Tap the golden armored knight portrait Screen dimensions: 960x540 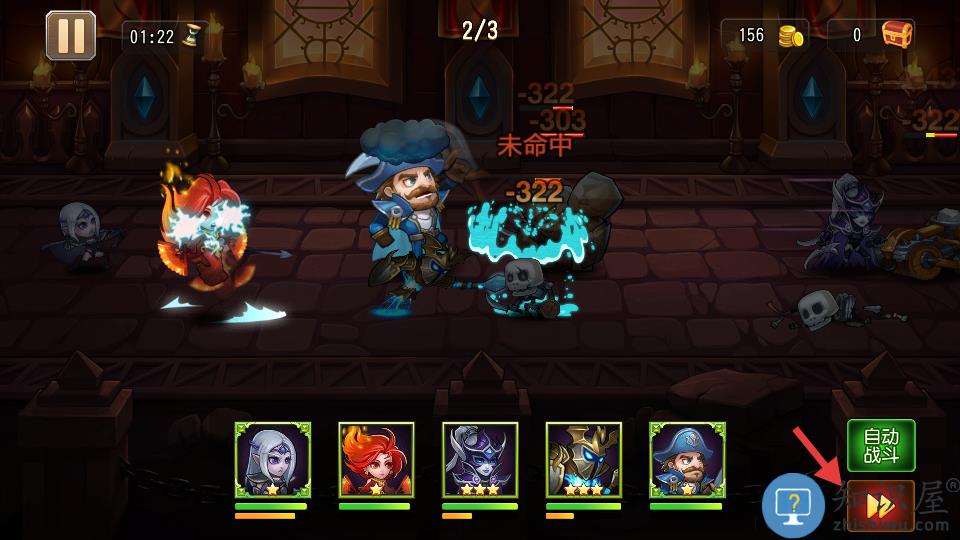[x=584, y=460]
